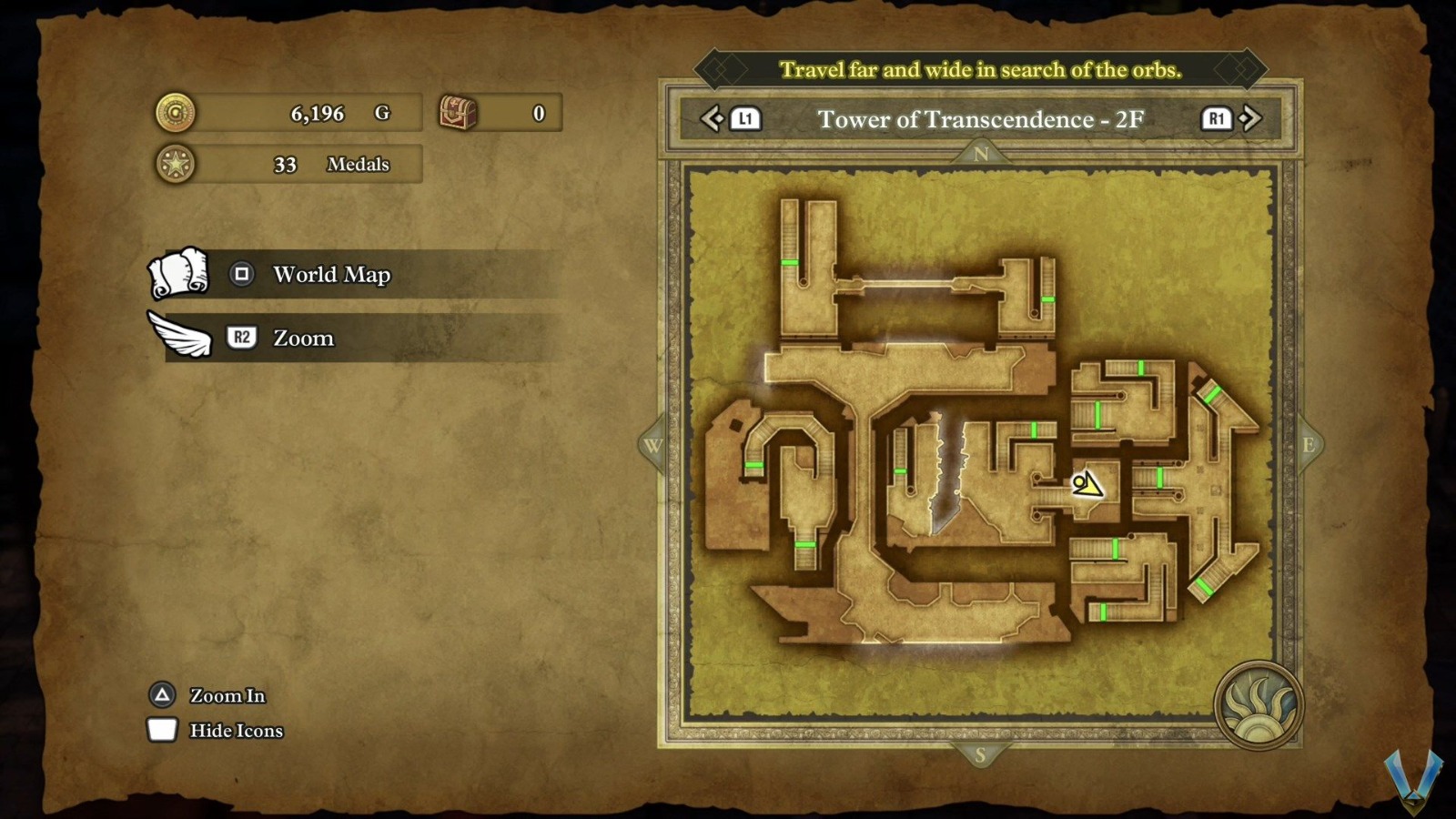Select the north compass marker
This screenshot has height=819, width=1456.
click(980, 154)
